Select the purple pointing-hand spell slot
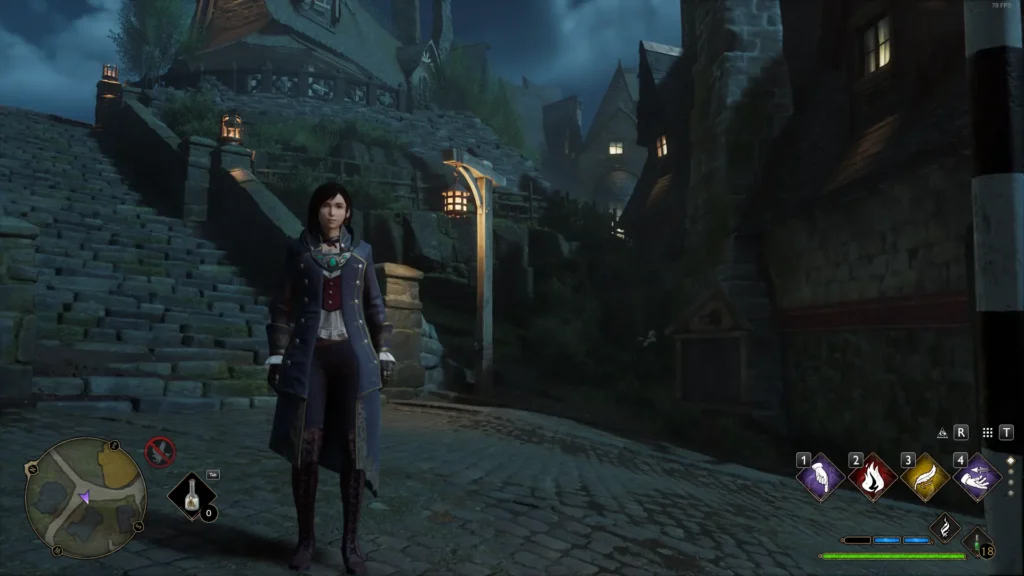The image size is (1024, 576). [x=821, y=477]
